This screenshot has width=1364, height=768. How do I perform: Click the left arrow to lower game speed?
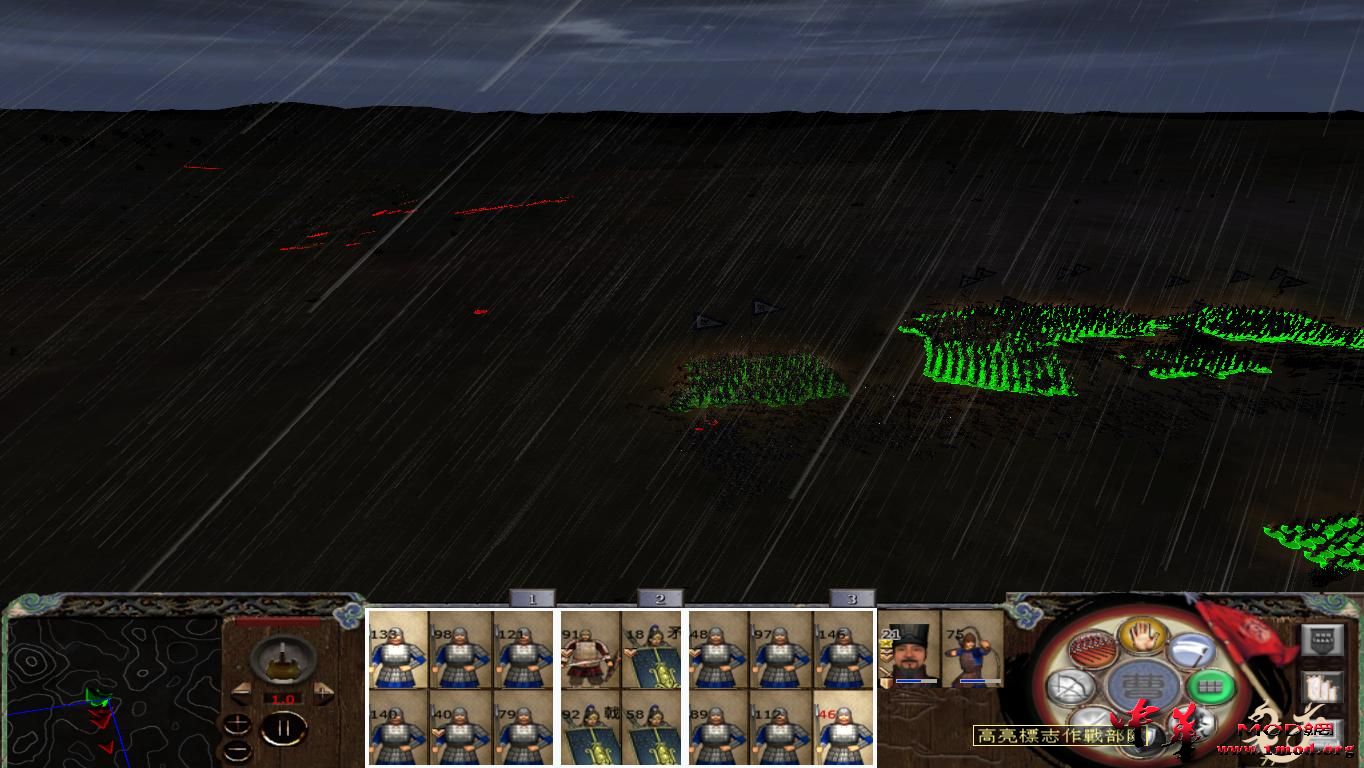240,692
